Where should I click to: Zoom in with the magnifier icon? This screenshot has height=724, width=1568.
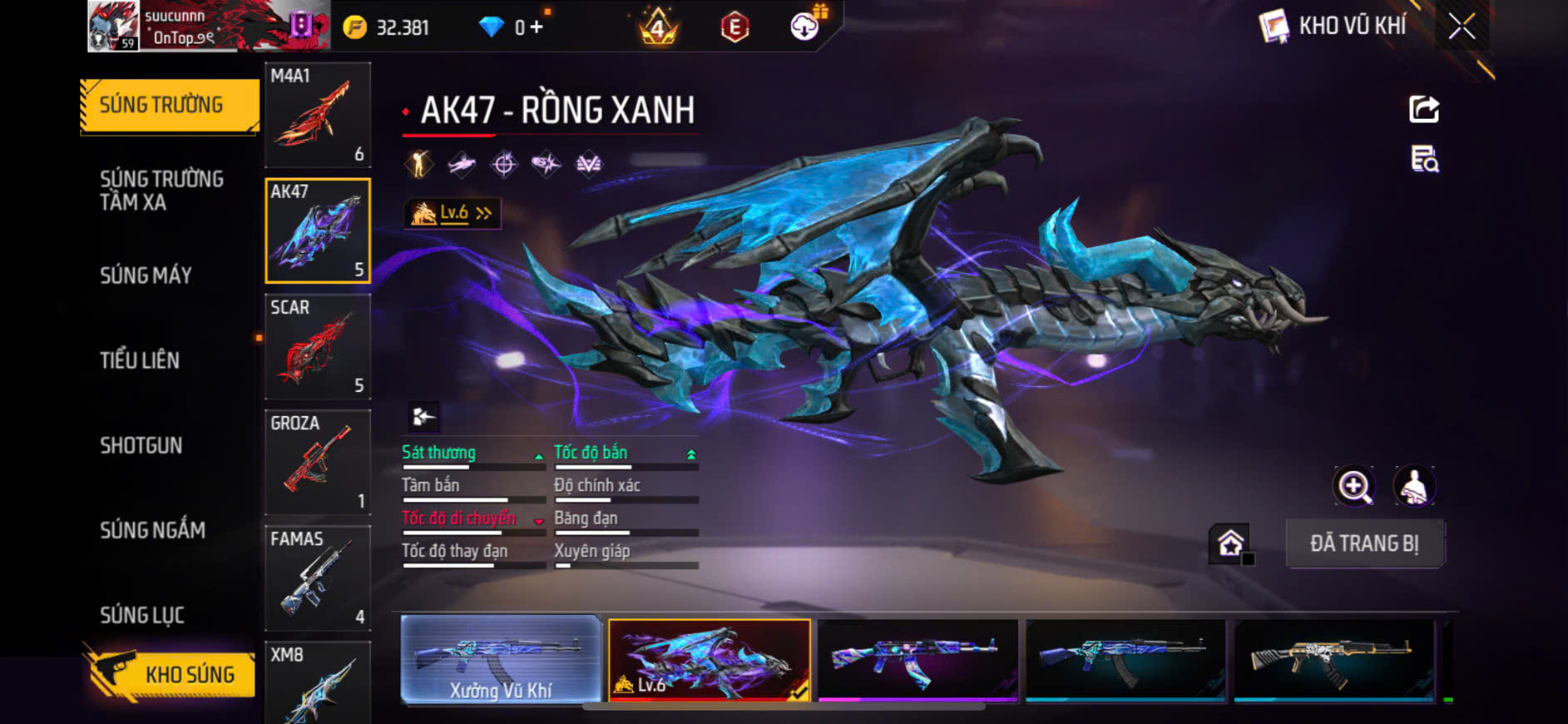[x=1354, y=487]
